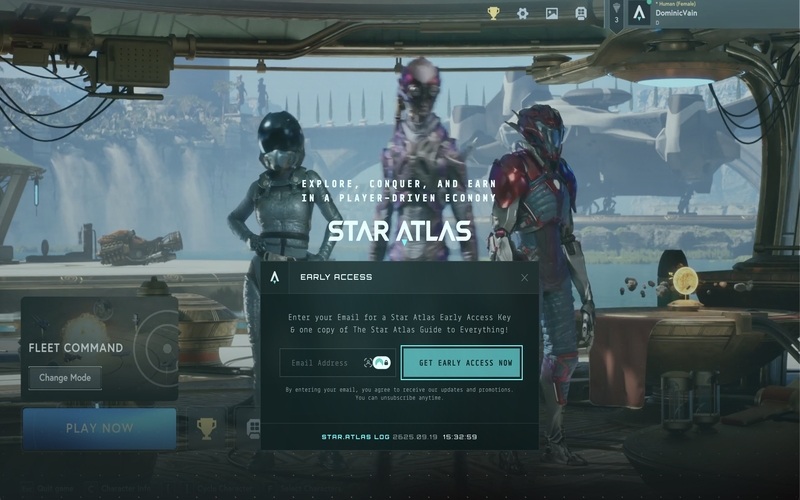
Task: Click Change Mode under Fleet Command
Action: click(65, 378)
